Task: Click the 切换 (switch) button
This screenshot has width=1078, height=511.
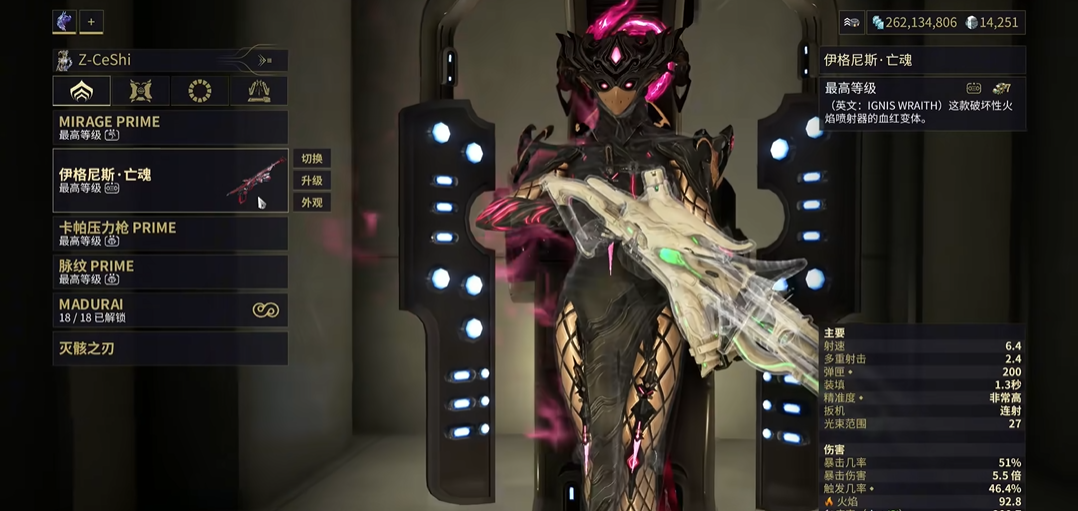Action: click(x=312, y=159)
